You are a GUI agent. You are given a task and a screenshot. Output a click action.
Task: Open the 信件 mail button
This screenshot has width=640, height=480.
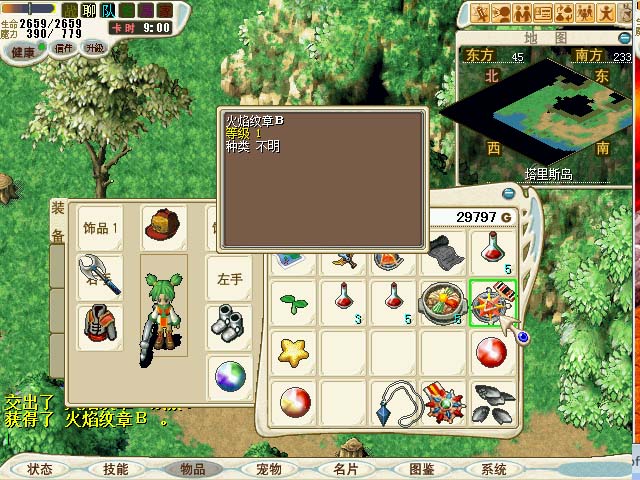[x=63, y=47]
